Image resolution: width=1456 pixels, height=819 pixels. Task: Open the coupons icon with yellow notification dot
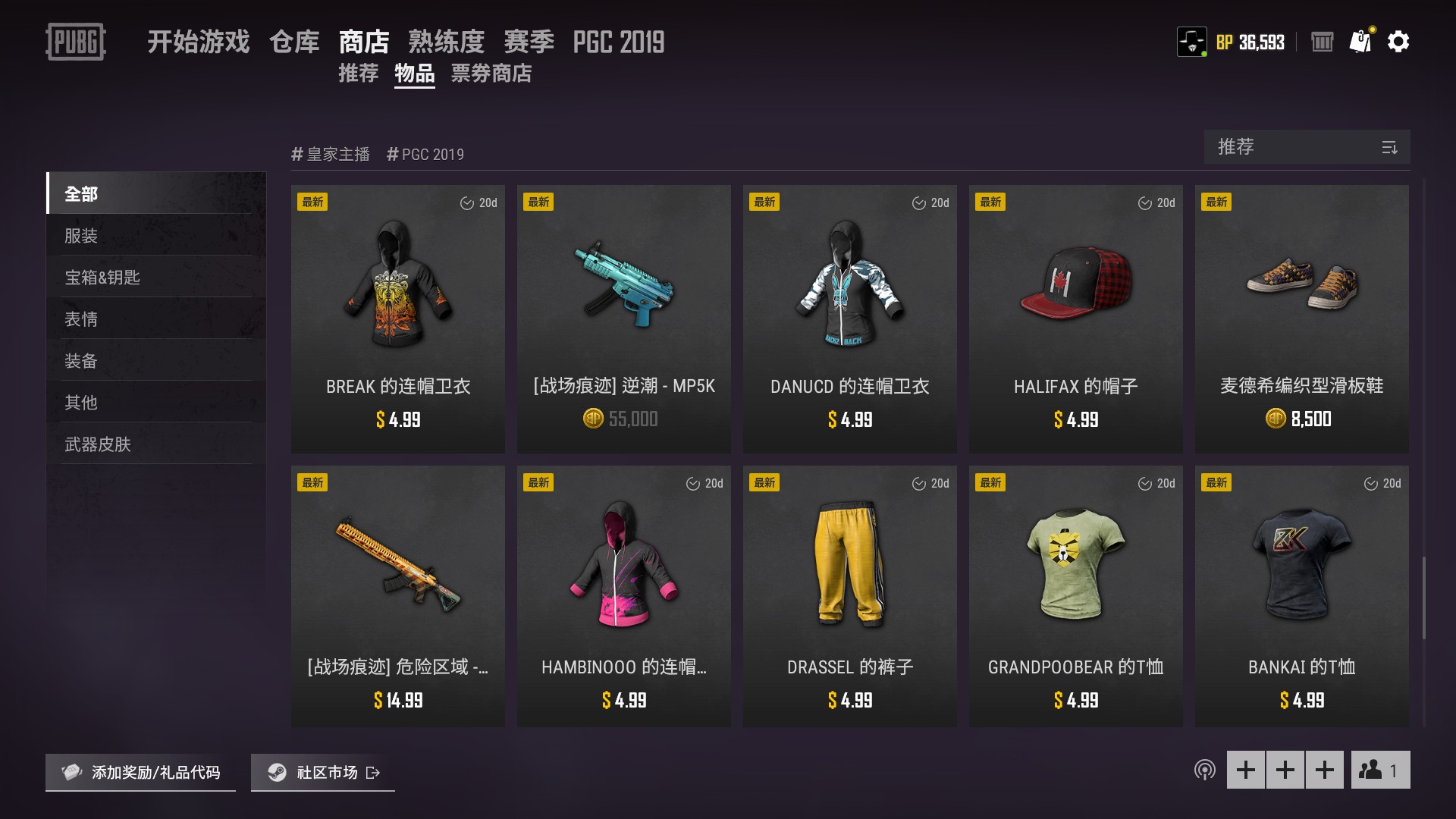[x=1360, y=42]
